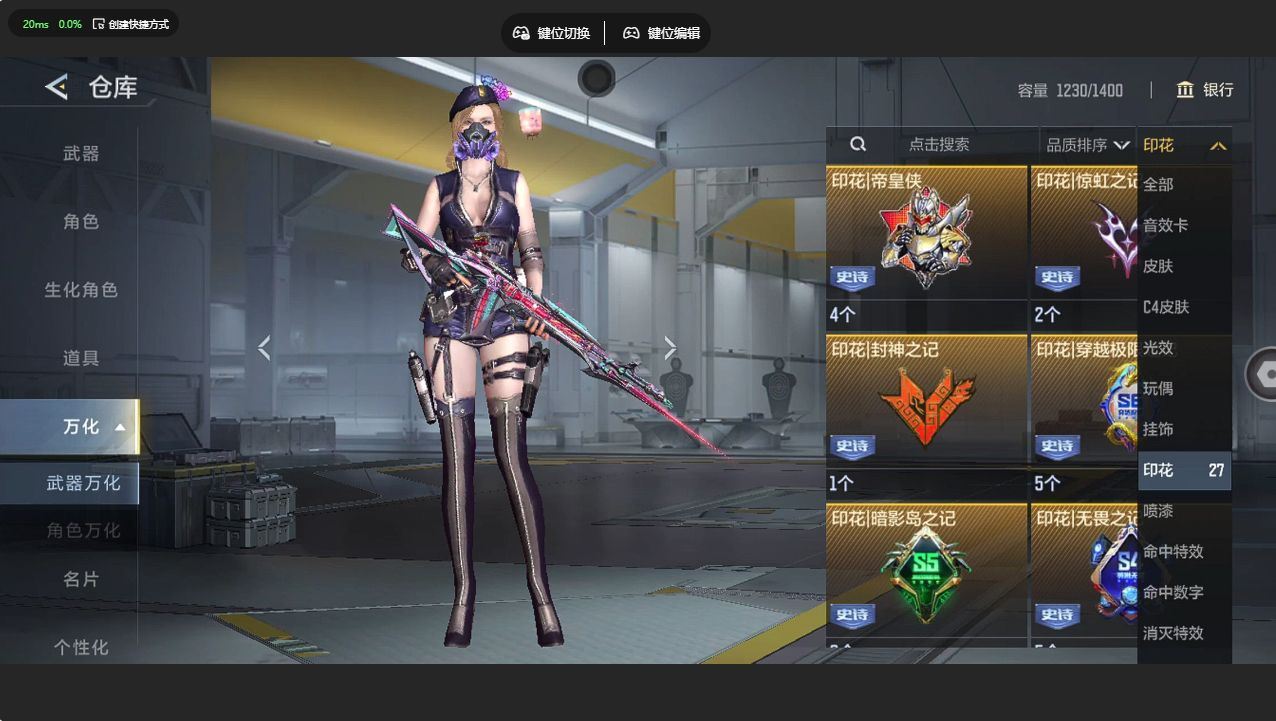Open the 名片 category

pyautogui.click(x=81, y=580)
